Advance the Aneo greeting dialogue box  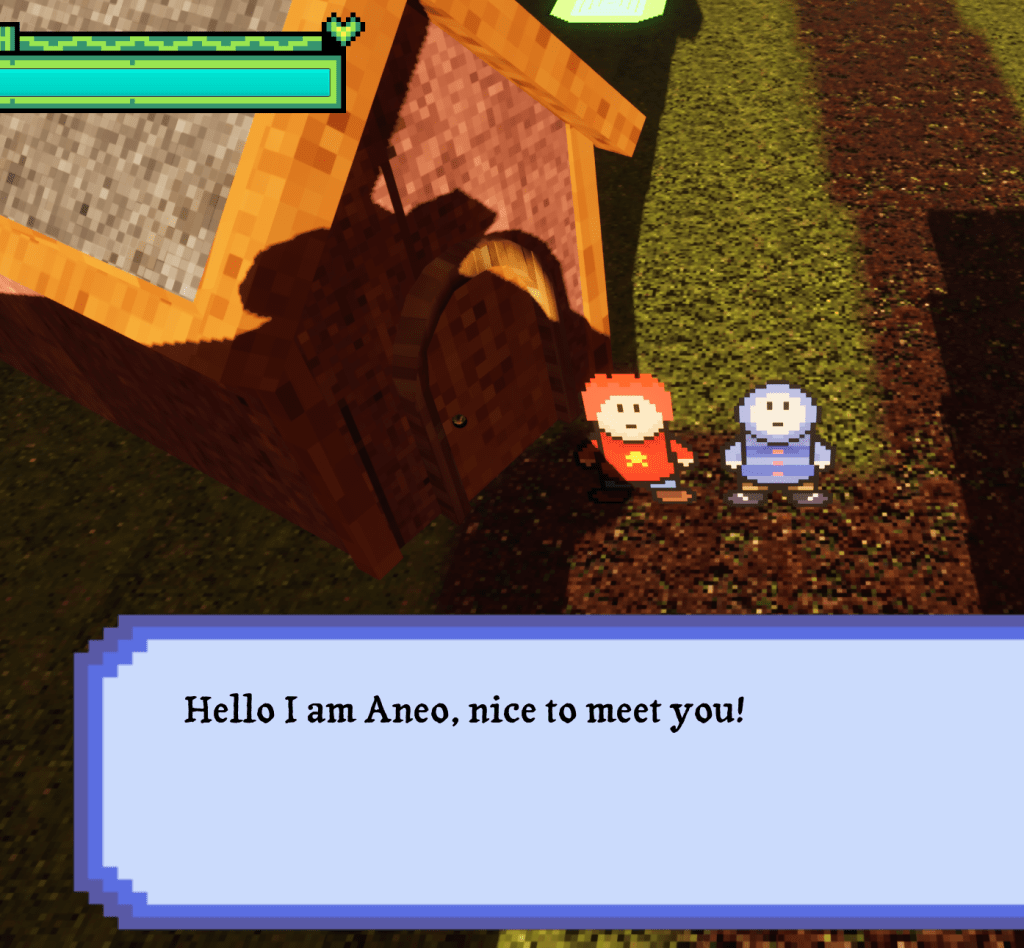(x=560, y=770)
